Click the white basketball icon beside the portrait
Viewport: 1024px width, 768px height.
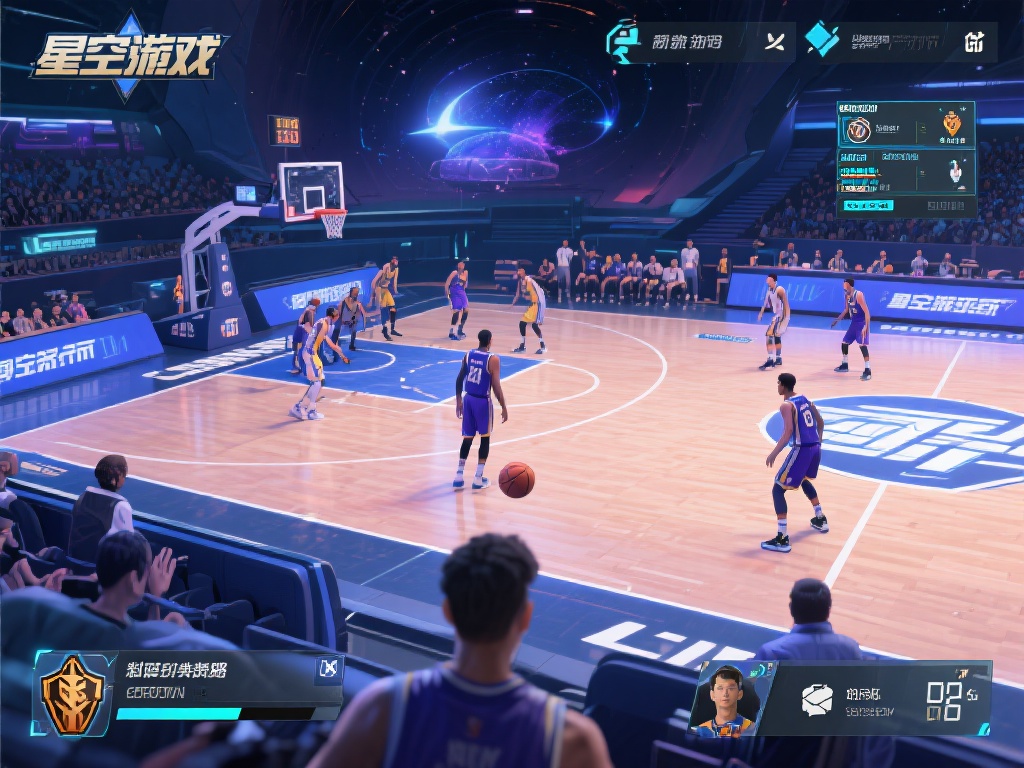point(816,699)
